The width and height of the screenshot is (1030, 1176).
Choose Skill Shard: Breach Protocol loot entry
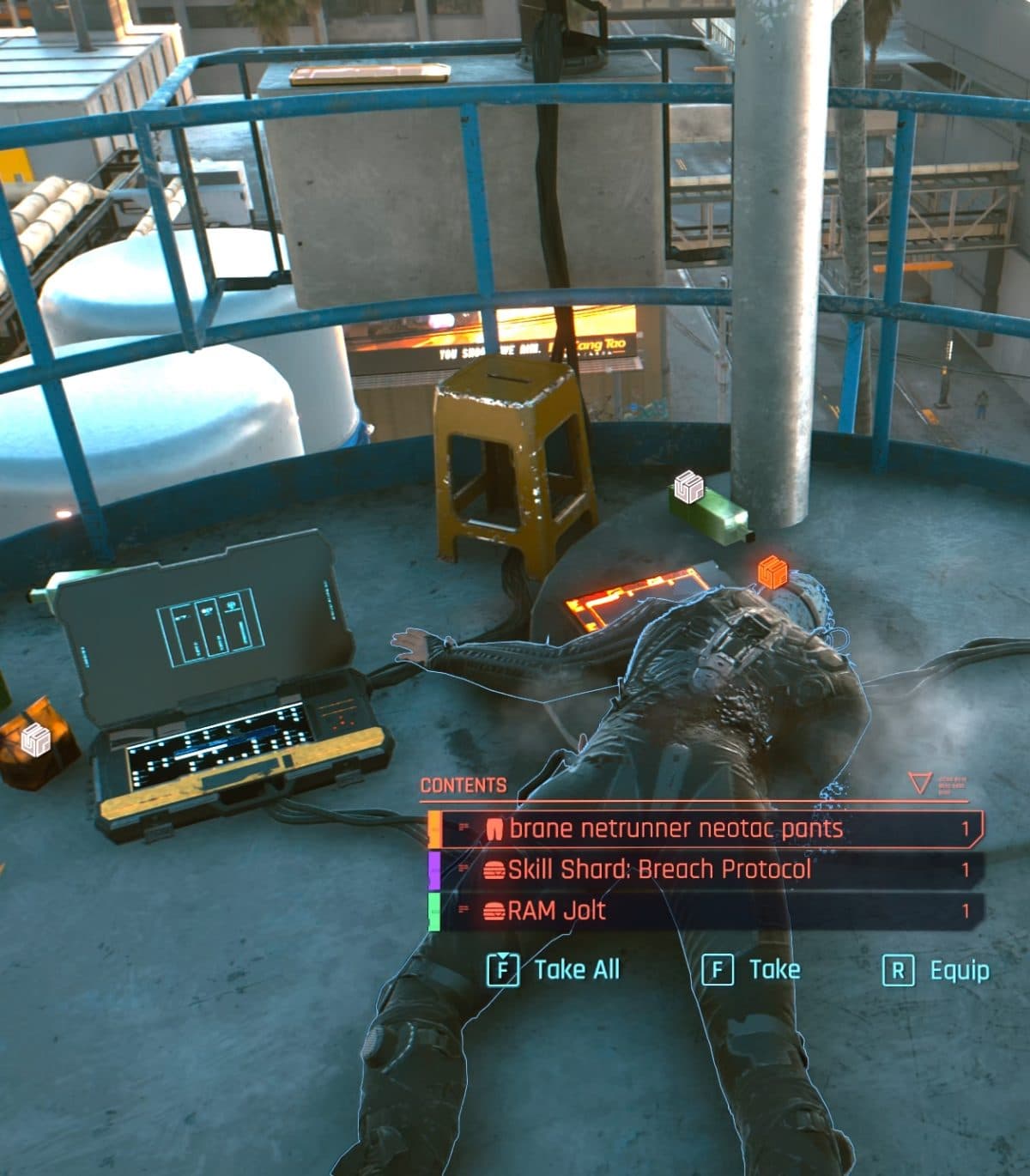[704, 870]
